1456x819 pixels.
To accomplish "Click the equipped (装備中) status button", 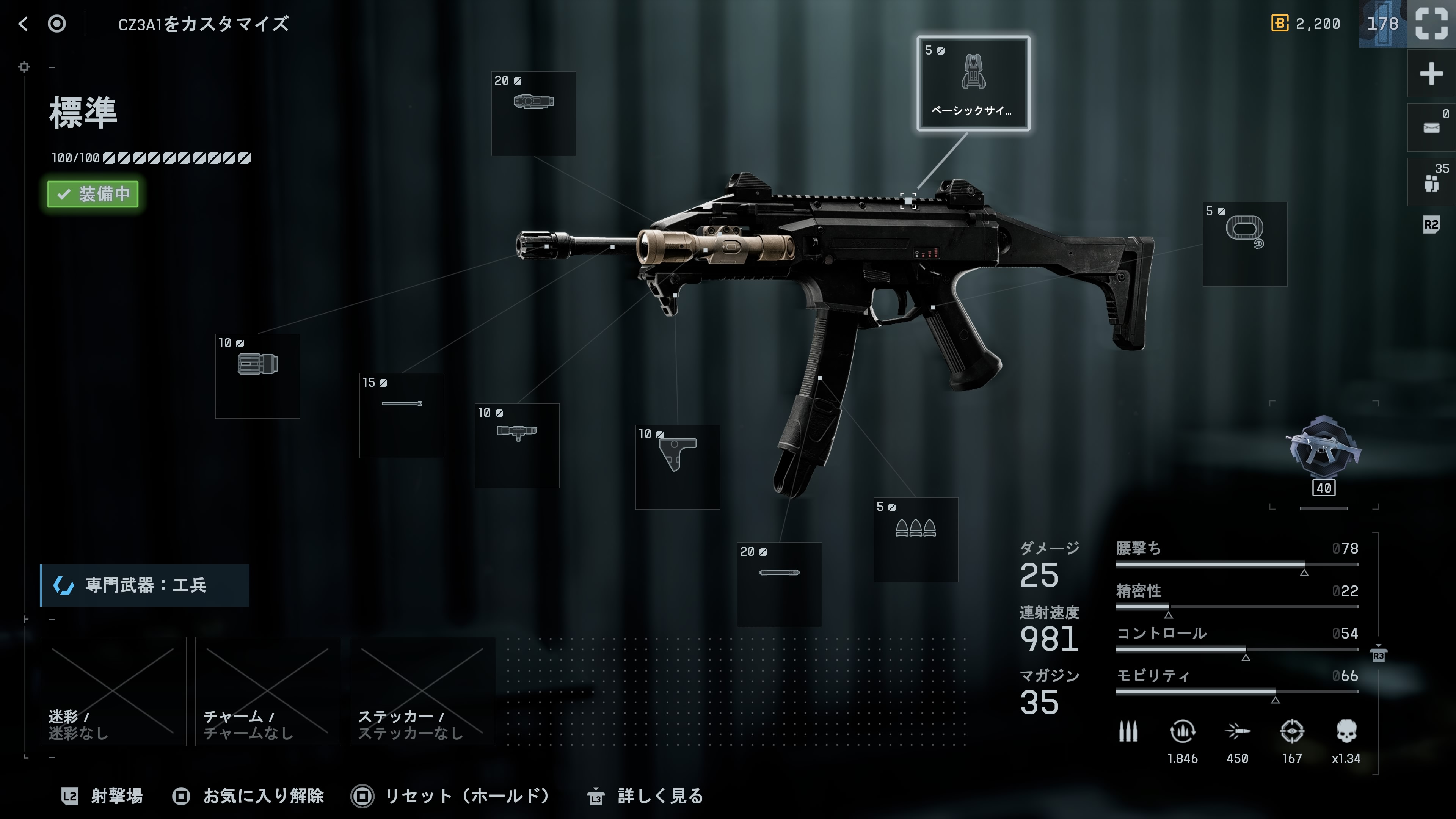I will (93, 194).
